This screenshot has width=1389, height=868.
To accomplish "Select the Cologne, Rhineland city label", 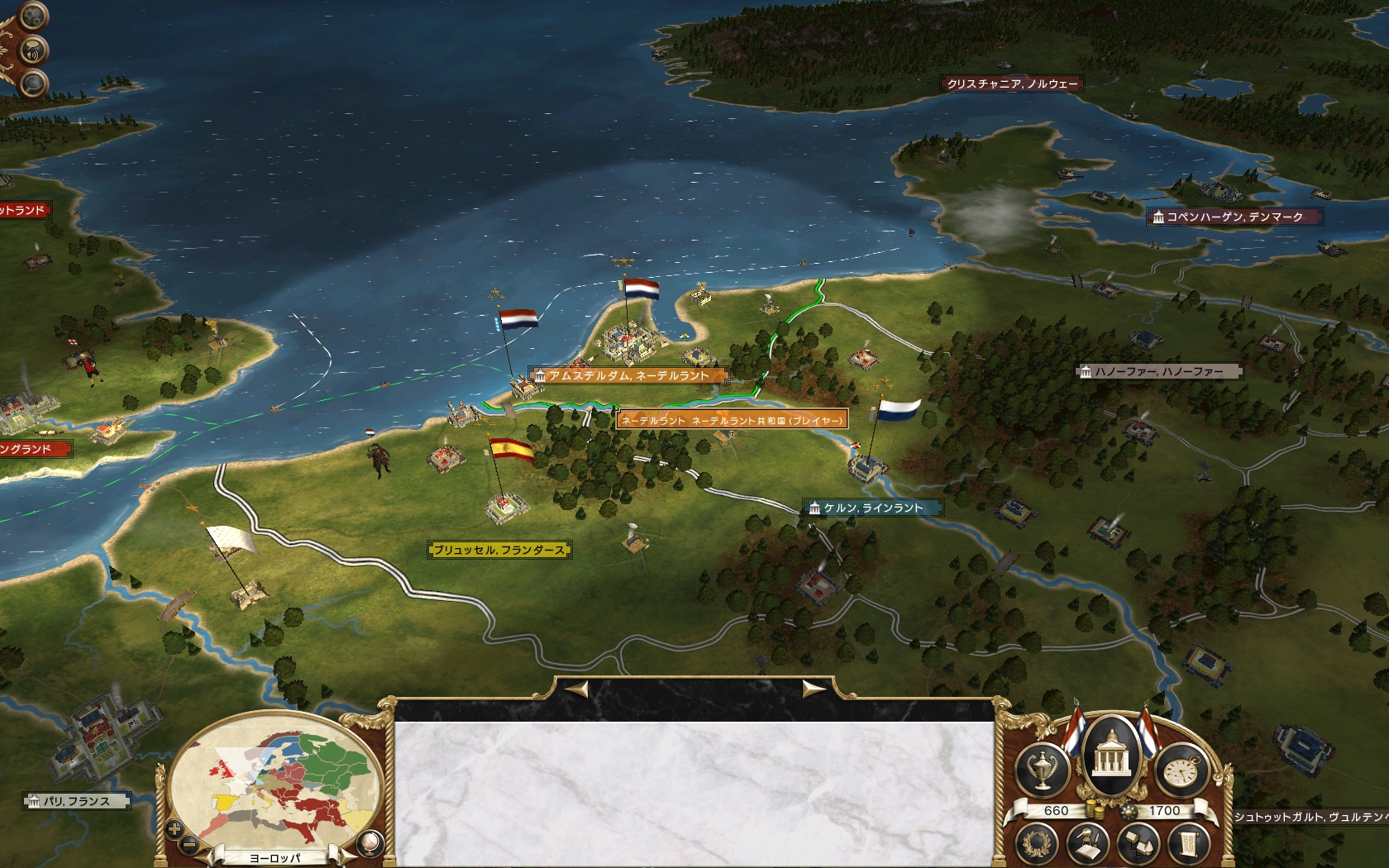I will (872, 508).
